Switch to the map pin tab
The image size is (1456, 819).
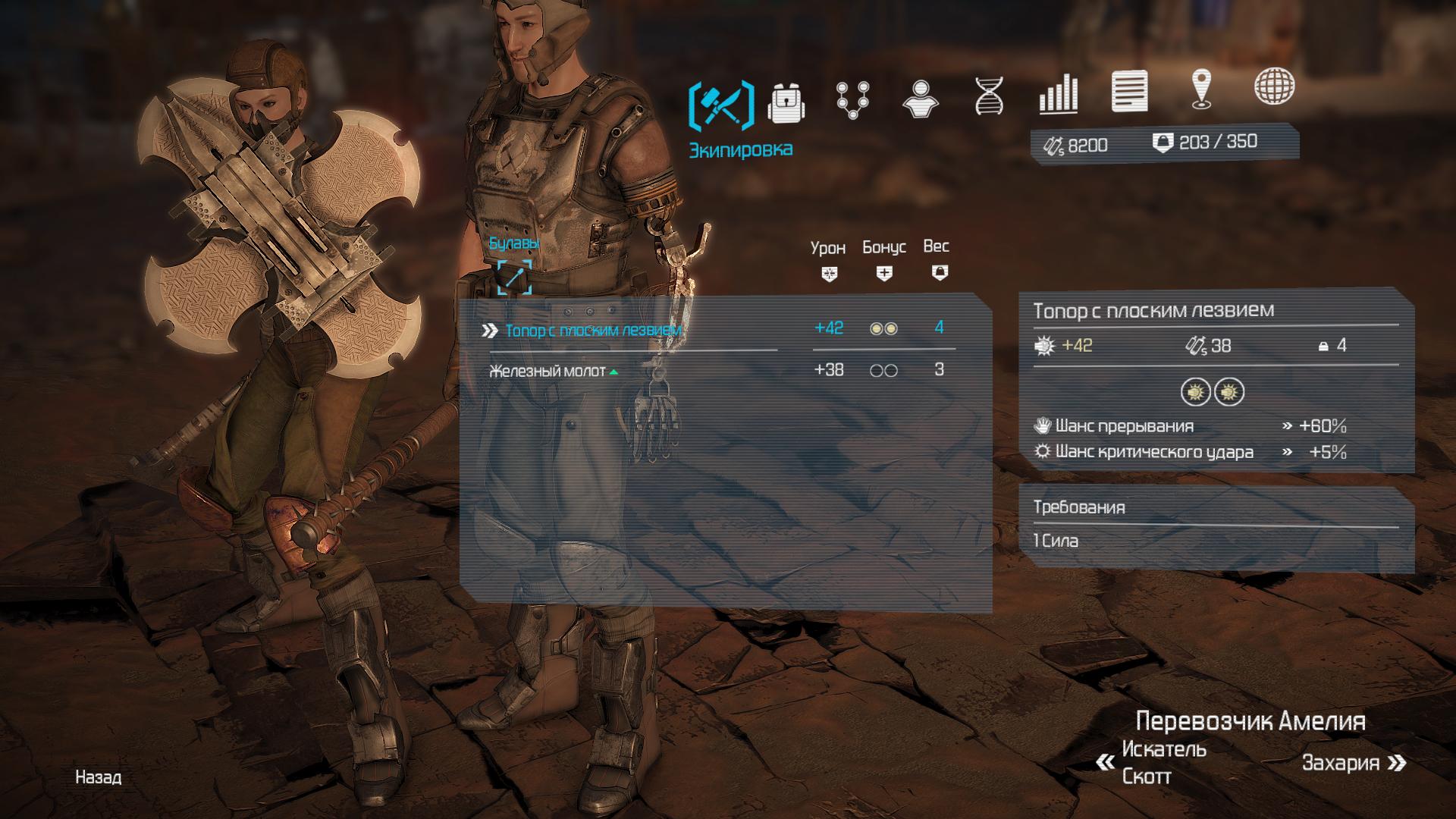coord(1200,89)
